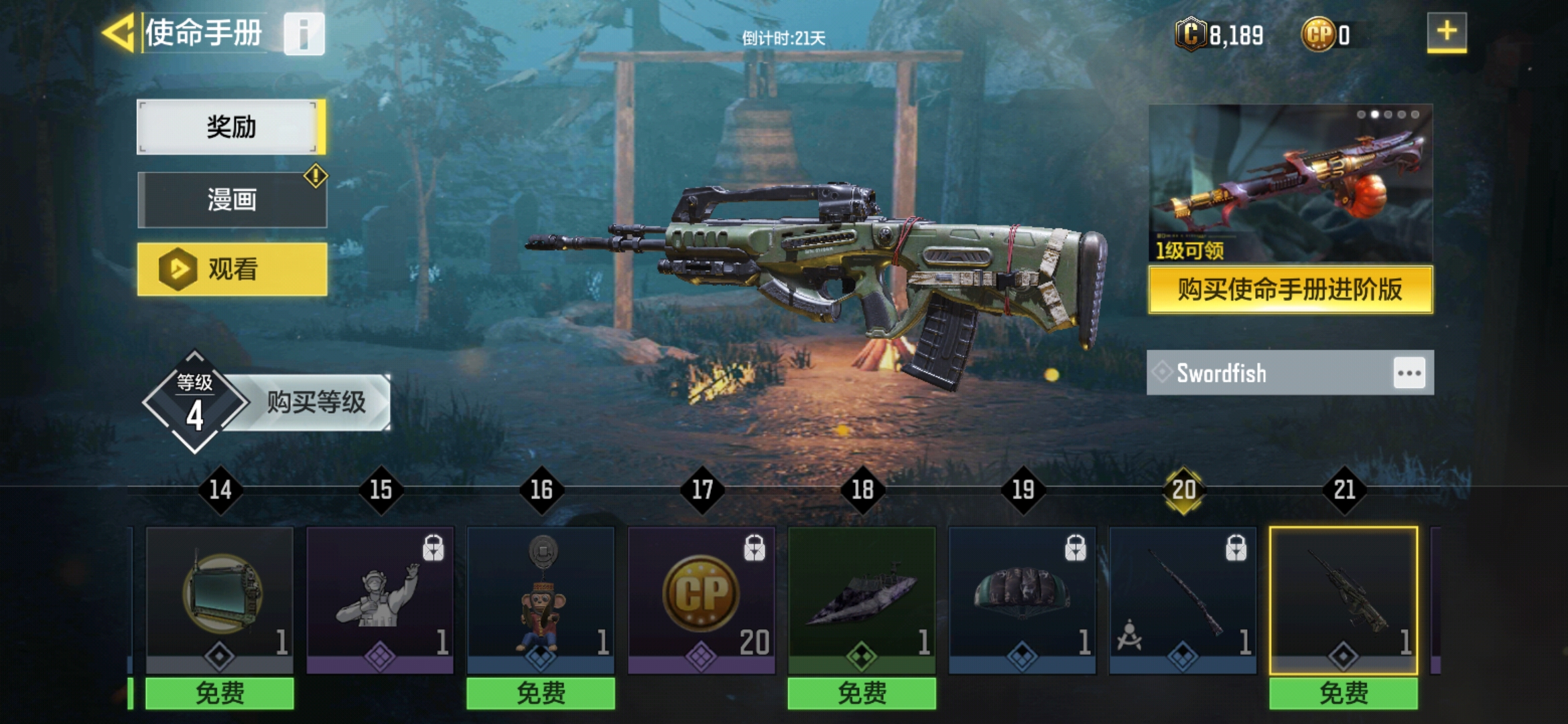Viewport: 1568px width, 724px height.
Task: Select the premium weapon preview thumbnail
Action: pyautogui.click(x=1290, y=183)
